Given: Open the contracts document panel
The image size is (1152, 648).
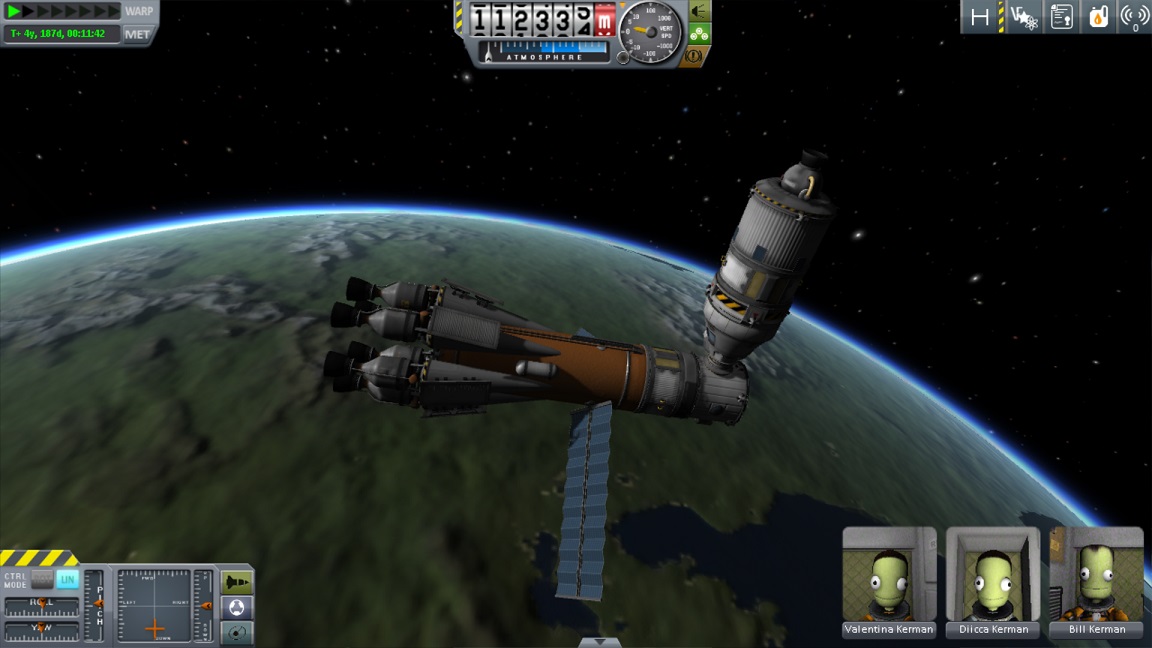Looking at the screenshot, I should pos(1061,17).
